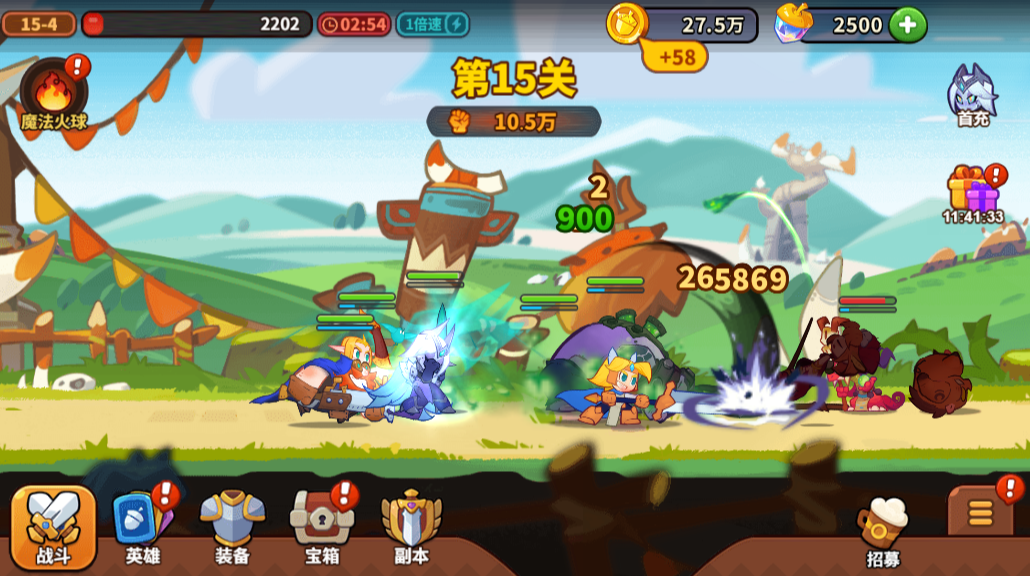Open the 宝箱 treasure chest tab

pyautogui.click(x=322, y=527)
